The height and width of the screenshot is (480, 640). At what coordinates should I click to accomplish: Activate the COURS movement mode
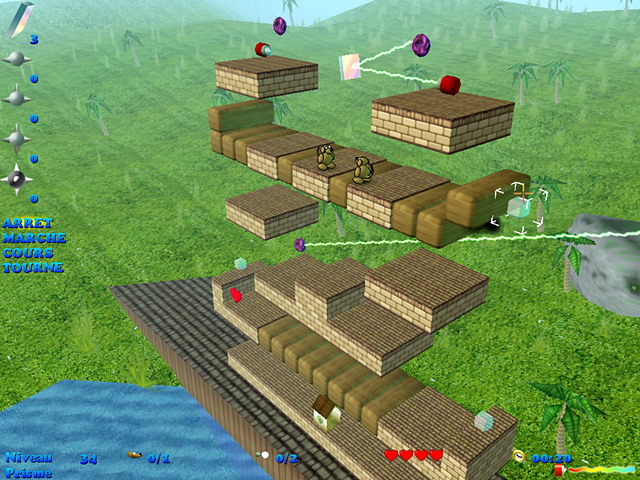pos(28,253)
